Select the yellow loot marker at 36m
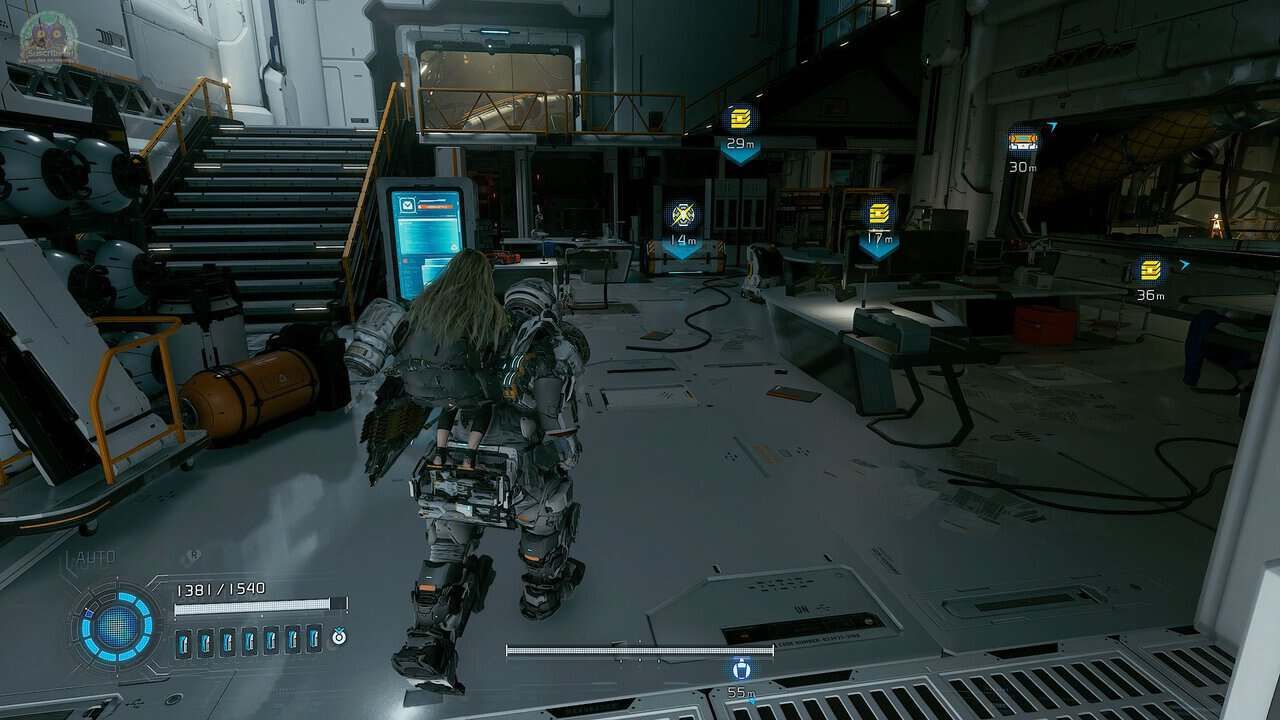This screenshot has height=720, width=1280. [1151, 269]
